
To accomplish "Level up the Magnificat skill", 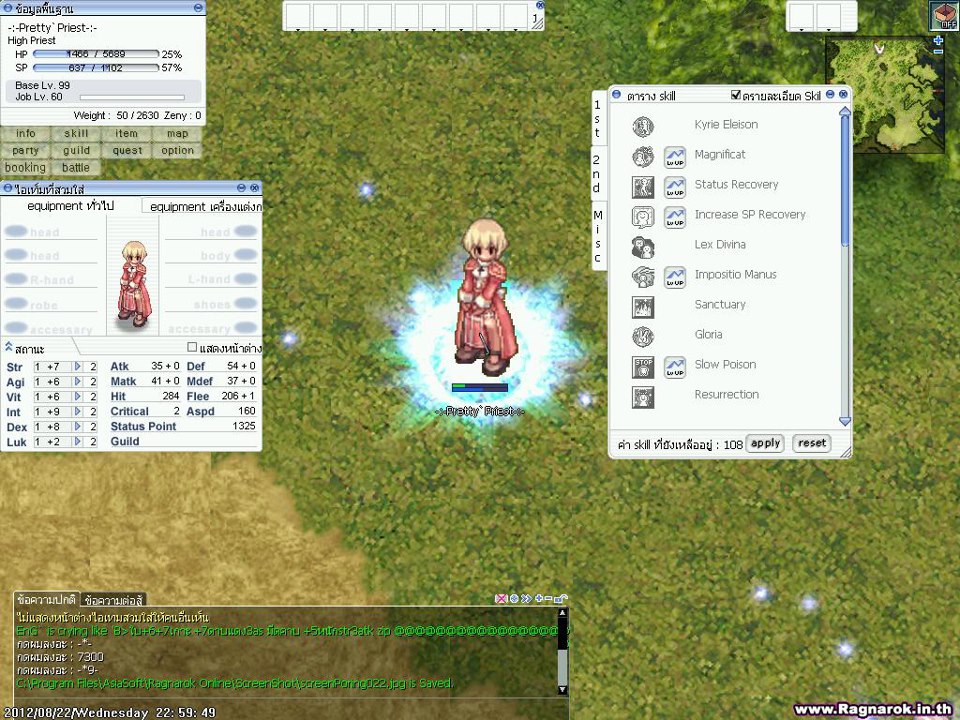I will [x=675, y=157].
